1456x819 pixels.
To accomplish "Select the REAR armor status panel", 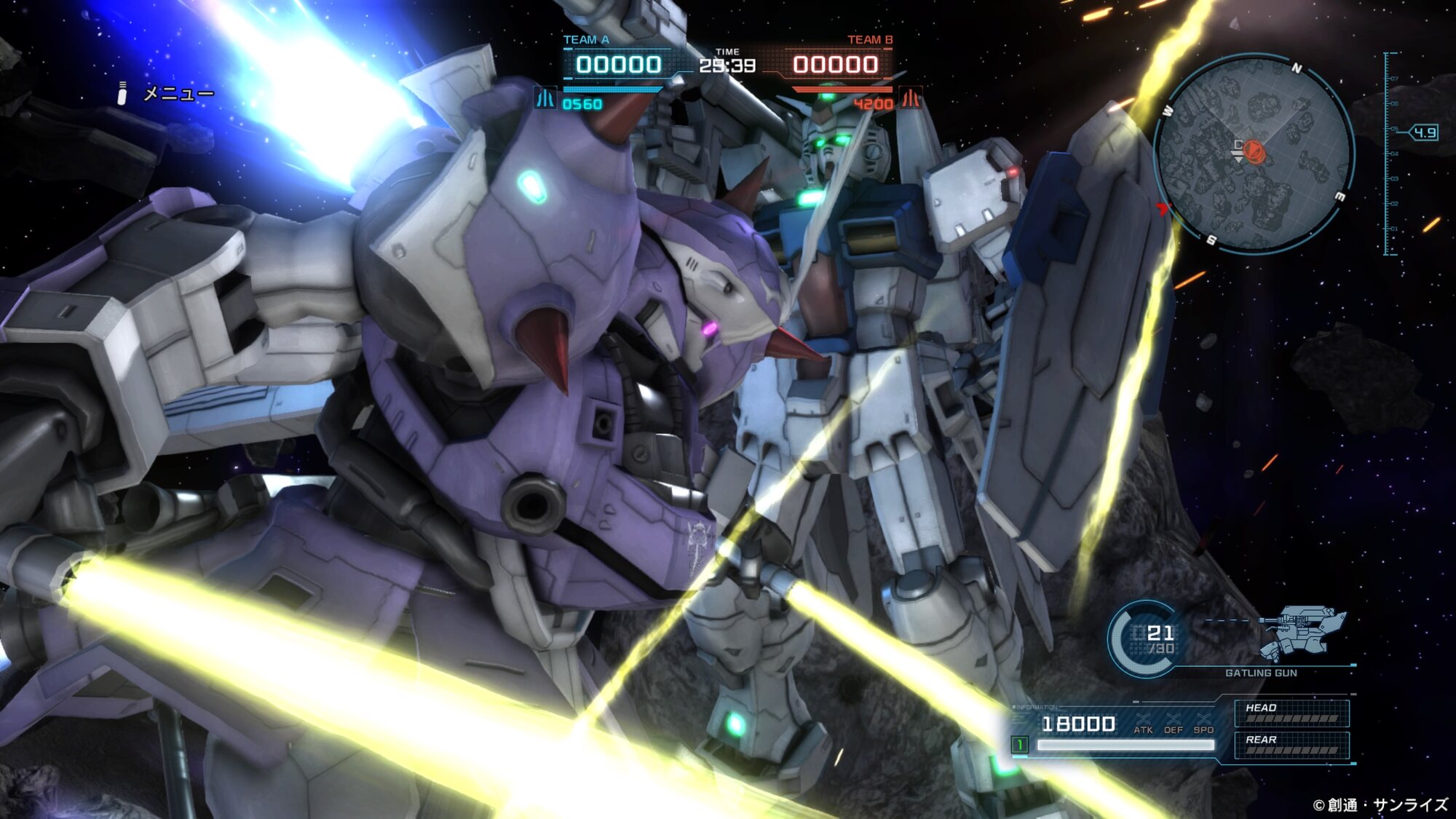I will (1291, 745).
